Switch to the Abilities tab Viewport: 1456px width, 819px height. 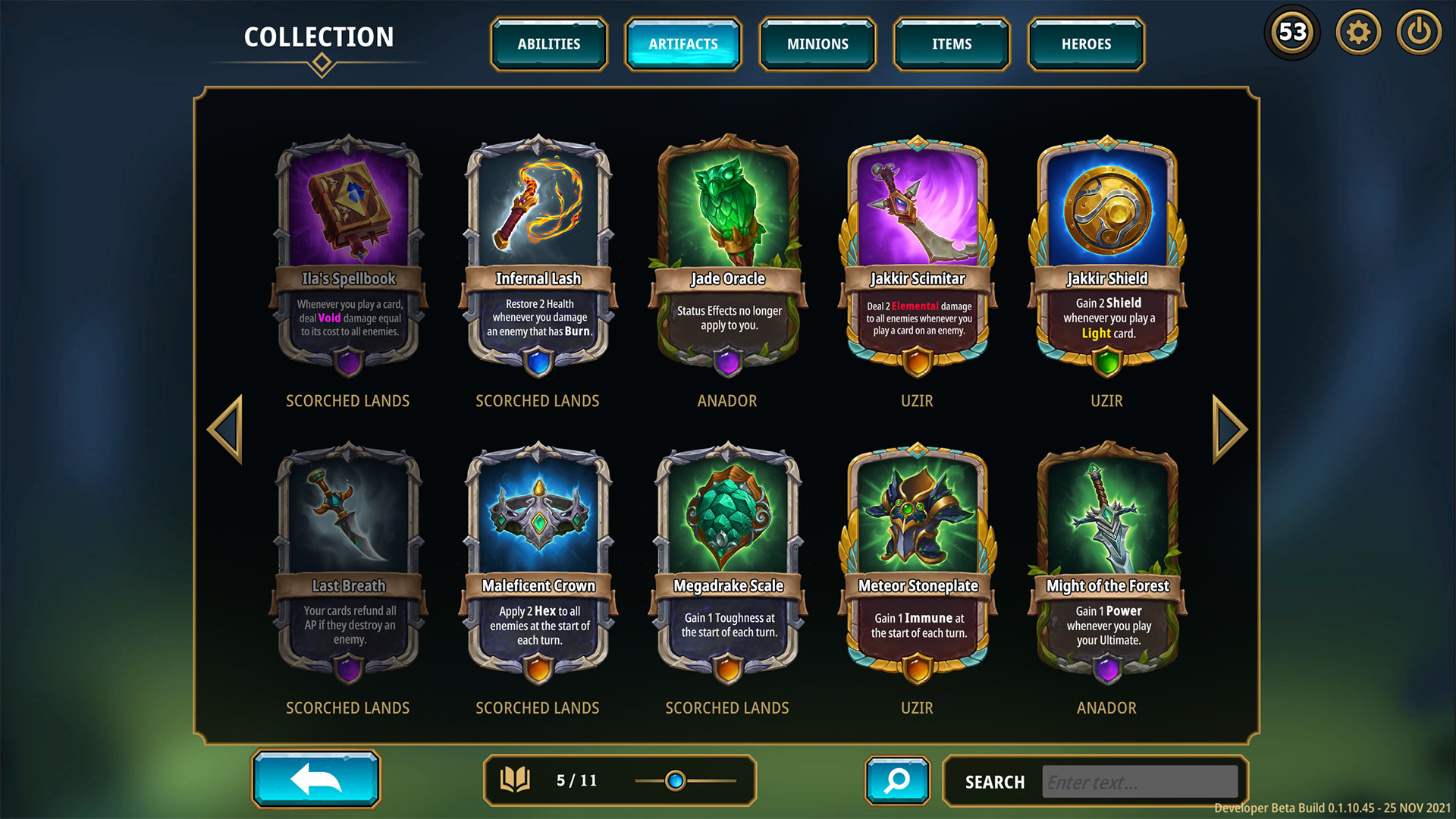[548, 44]
